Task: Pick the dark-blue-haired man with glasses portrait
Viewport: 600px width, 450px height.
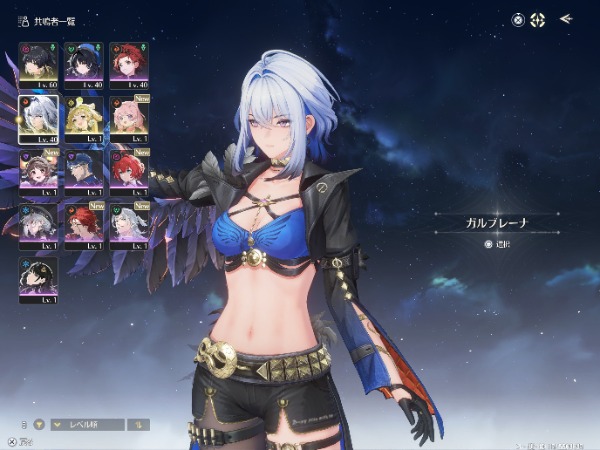Action: (x=83, y=172)
